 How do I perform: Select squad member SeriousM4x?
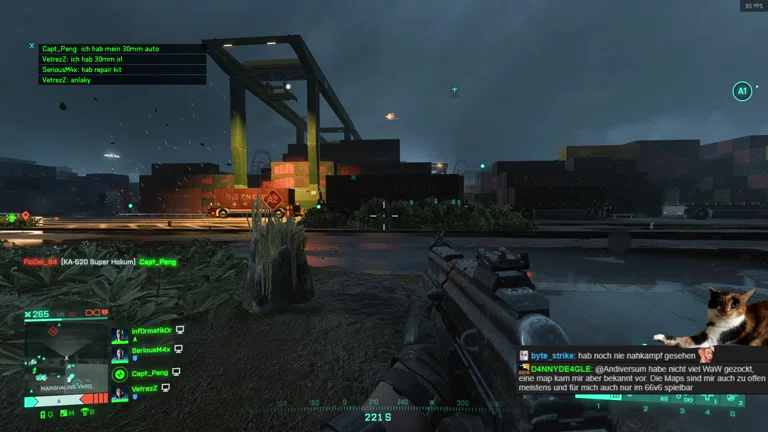(151, 350)
